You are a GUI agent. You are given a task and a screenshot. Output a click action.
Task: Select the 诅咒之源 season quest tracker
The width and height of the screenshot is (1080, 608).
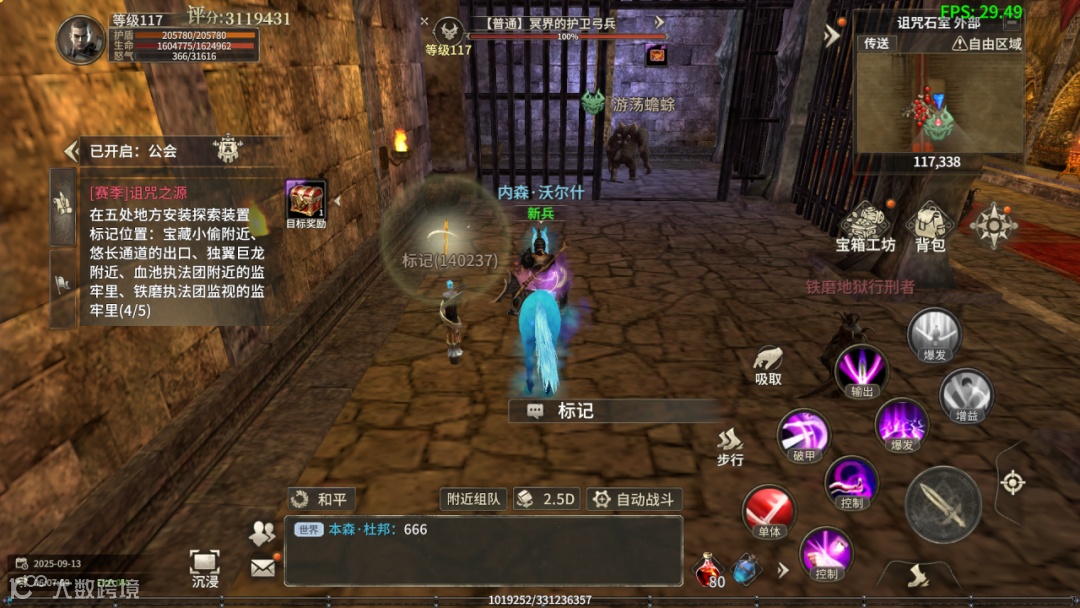(175, 250)
